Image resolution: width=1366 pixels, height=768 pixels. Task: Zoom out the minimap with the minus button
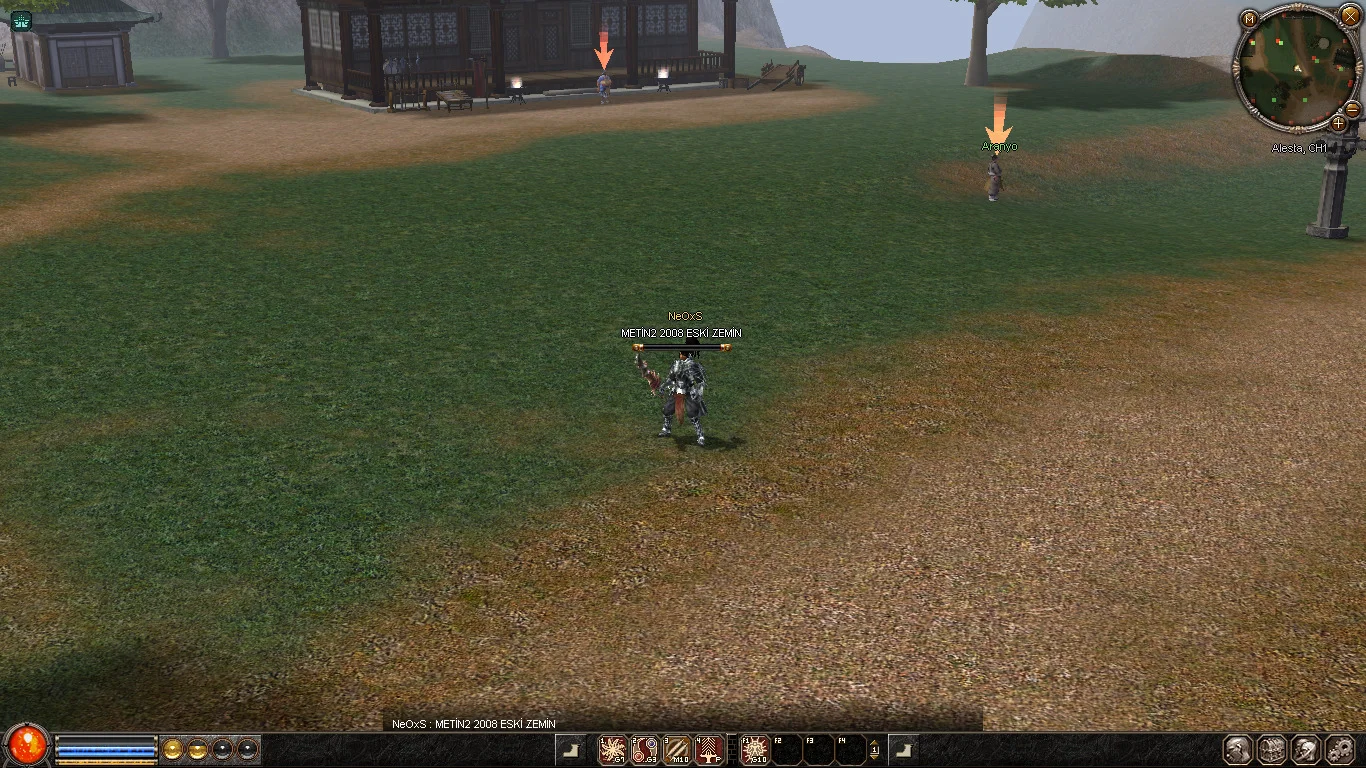1352,108
